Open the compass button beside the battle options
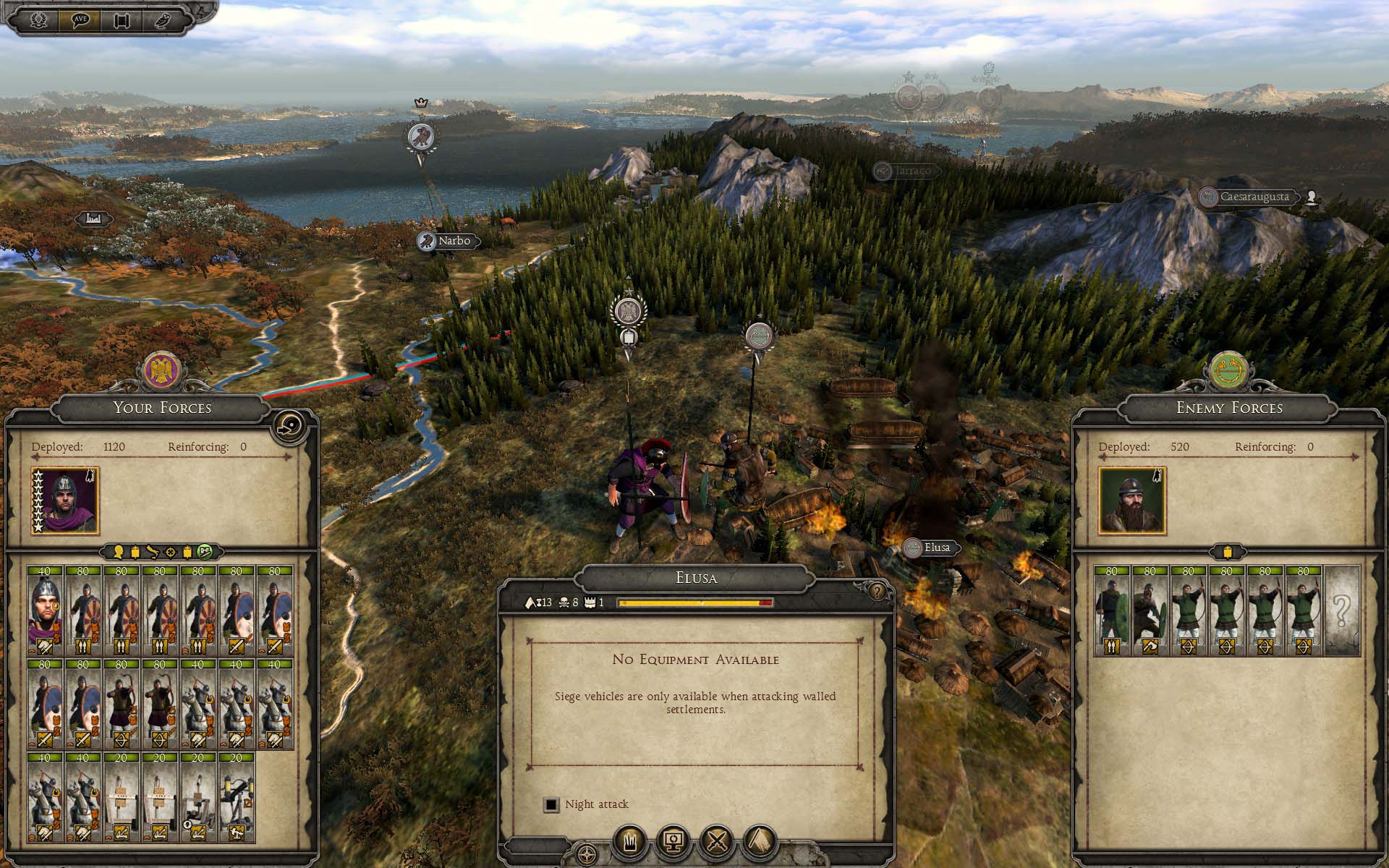 pos(587,854)
